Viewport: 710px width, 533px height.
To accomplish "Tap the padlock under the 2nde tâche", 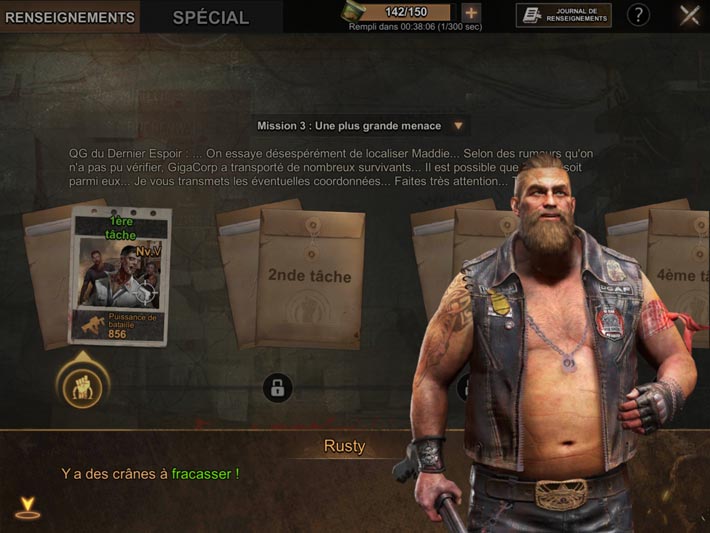I will [x=277, y=387].
